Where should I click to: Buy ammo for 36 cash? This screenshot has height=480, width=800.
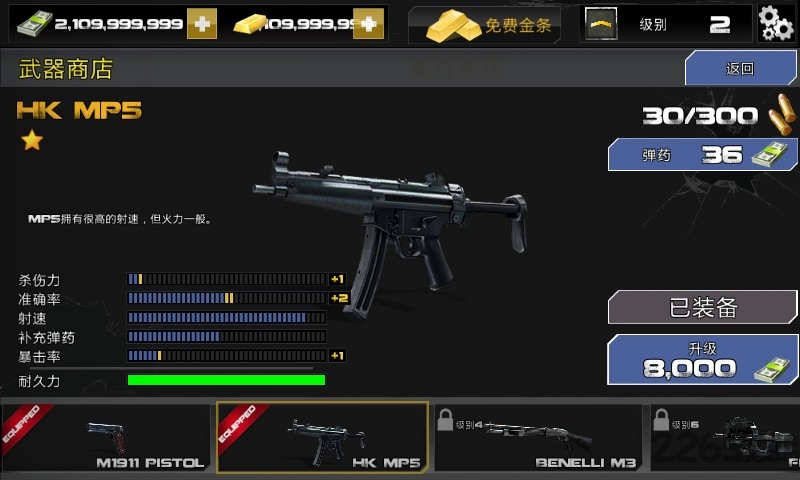point(703,155)
